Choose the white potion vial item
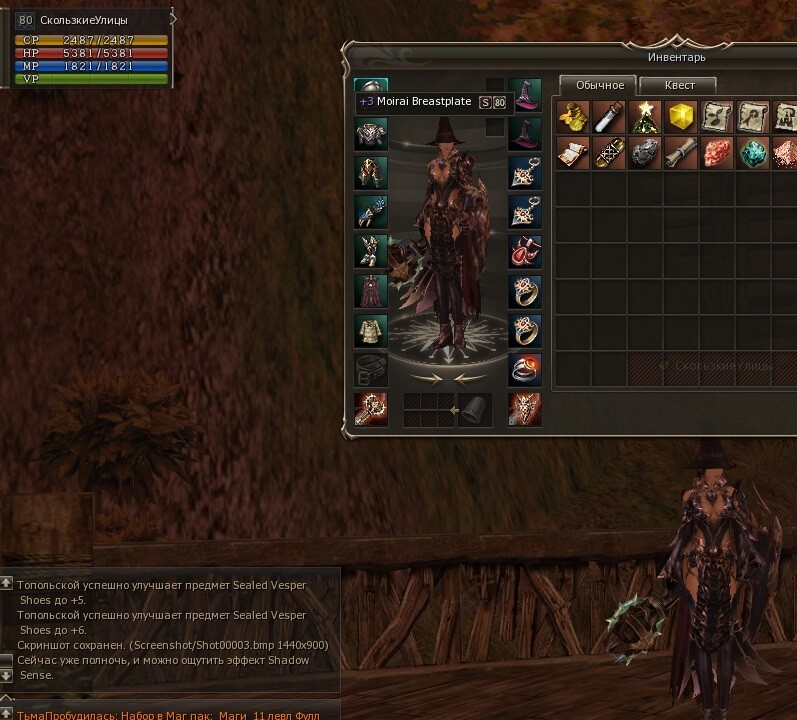 point(609,117)
